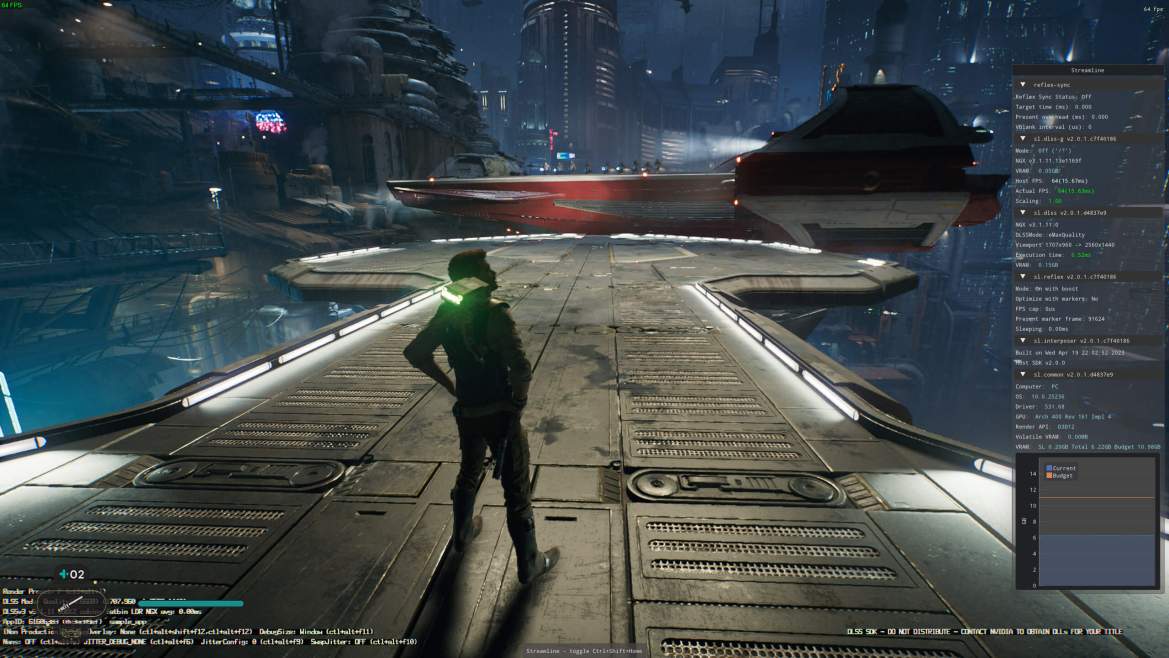
Task: Collapse the reflex-sync section header
Action: point(1023,85)
